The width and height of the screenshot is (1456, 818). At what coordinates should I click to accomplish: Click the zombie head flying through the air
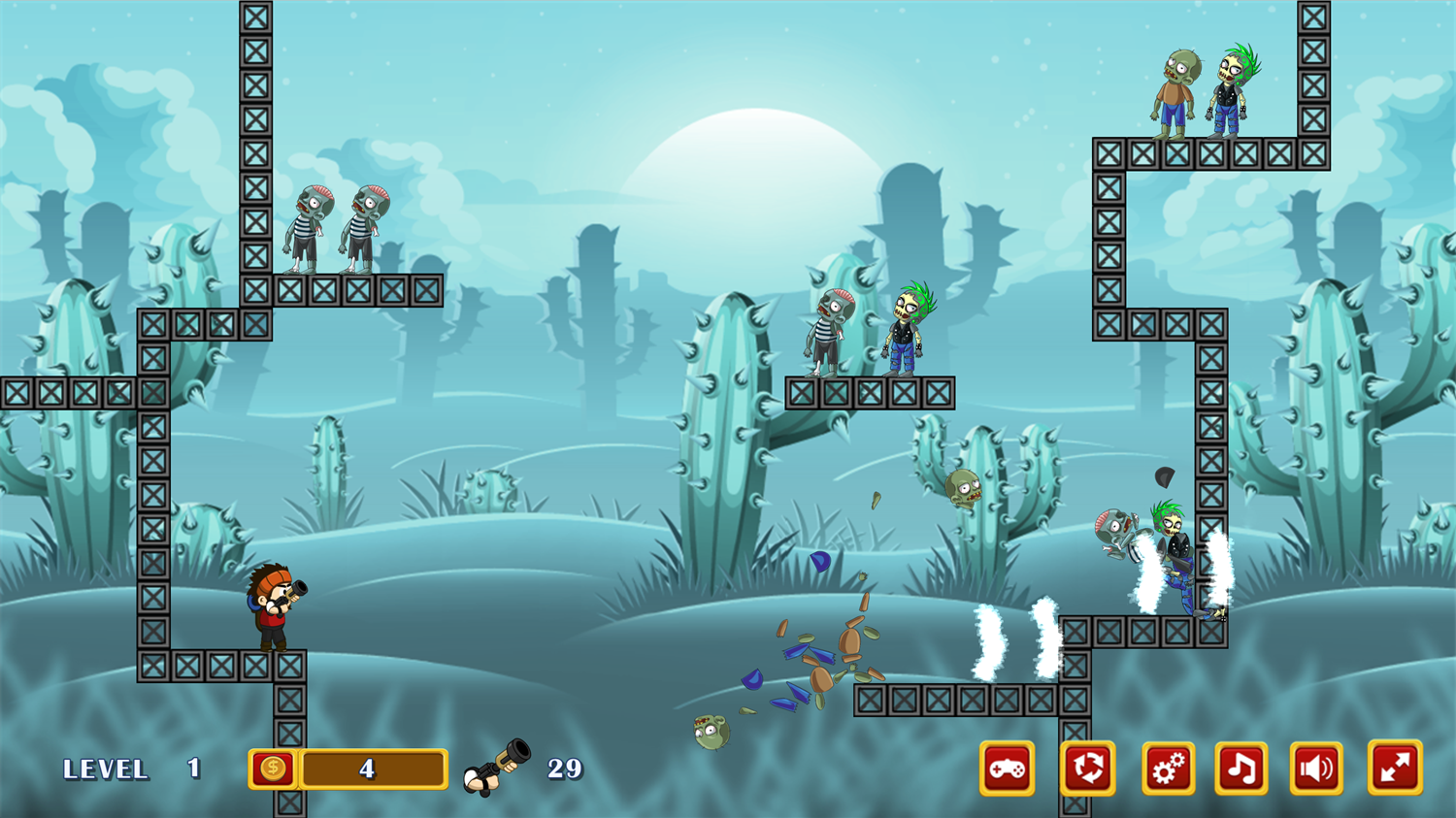963,487
